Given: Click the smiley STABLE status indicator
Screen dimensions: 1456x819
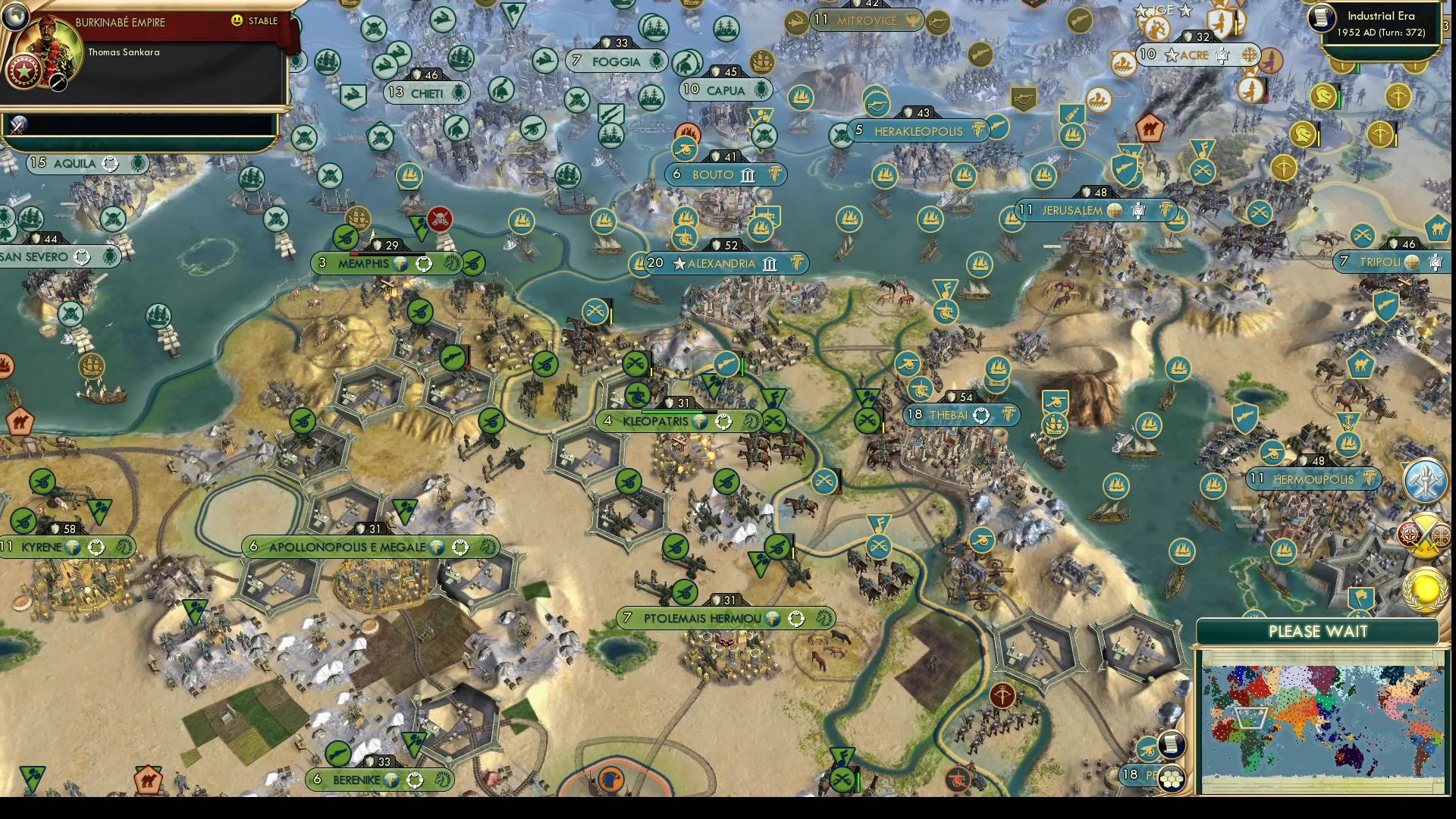Looking at the screenshot, I should coord(238,22).
